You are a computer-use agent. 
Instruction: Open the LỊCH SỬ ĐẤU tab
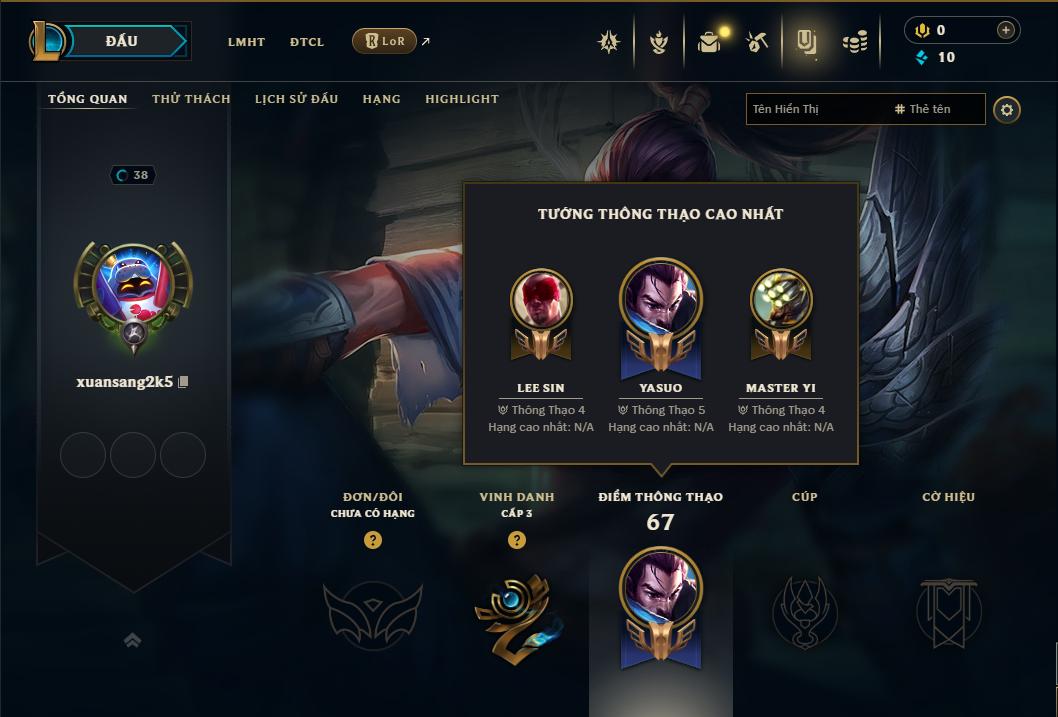[296, 99]
